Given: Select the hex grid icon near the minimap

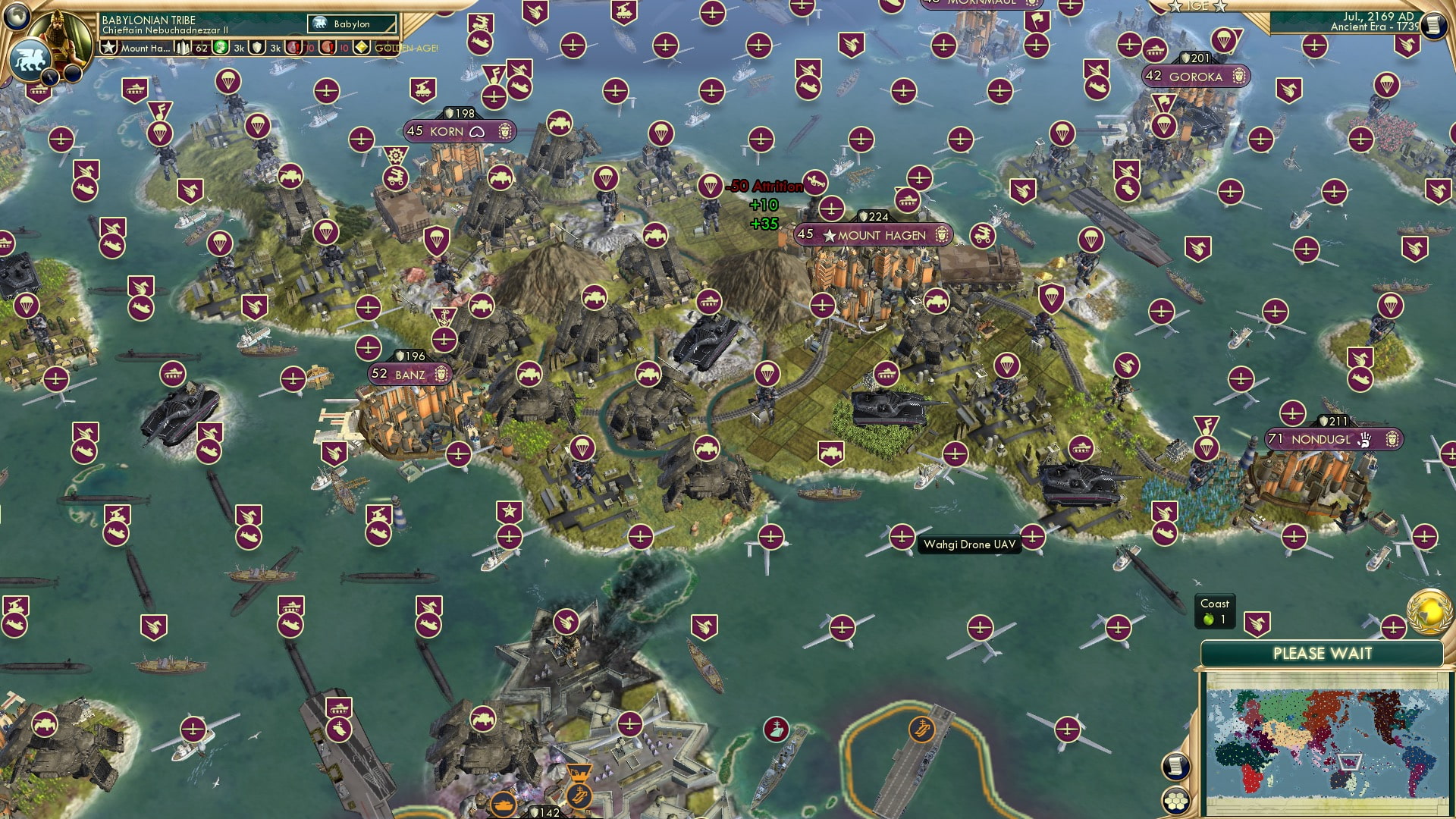Looking at the screenshot, I should click(x=1175, y=801).
